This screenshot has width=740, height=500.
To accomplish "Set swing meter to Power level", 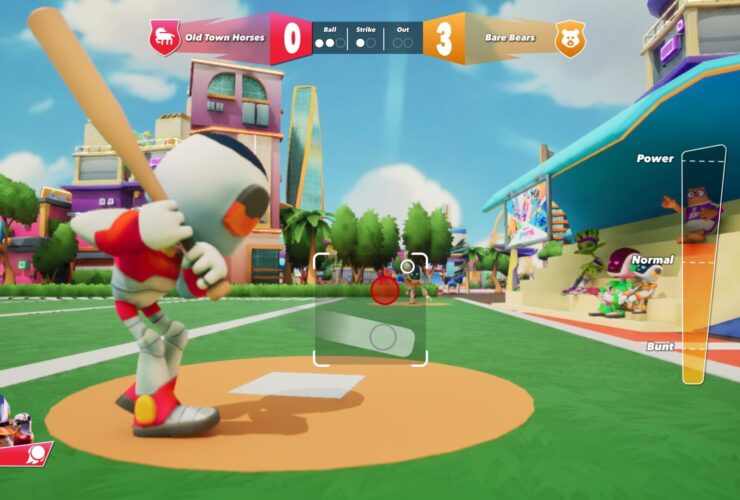I will 702,160.
